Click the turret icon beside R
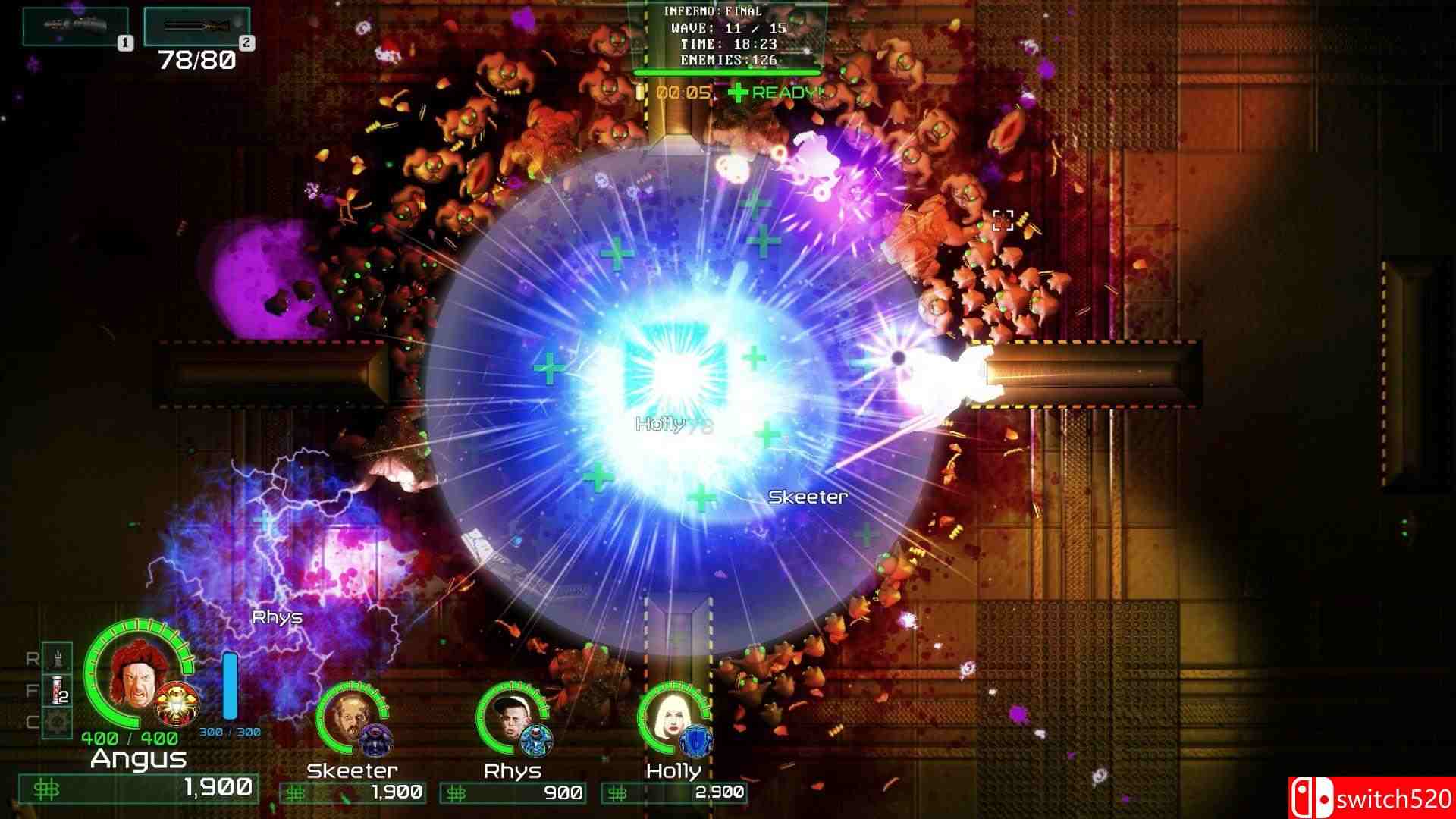This screenshot has height=819, width=1456. point(56,658)
